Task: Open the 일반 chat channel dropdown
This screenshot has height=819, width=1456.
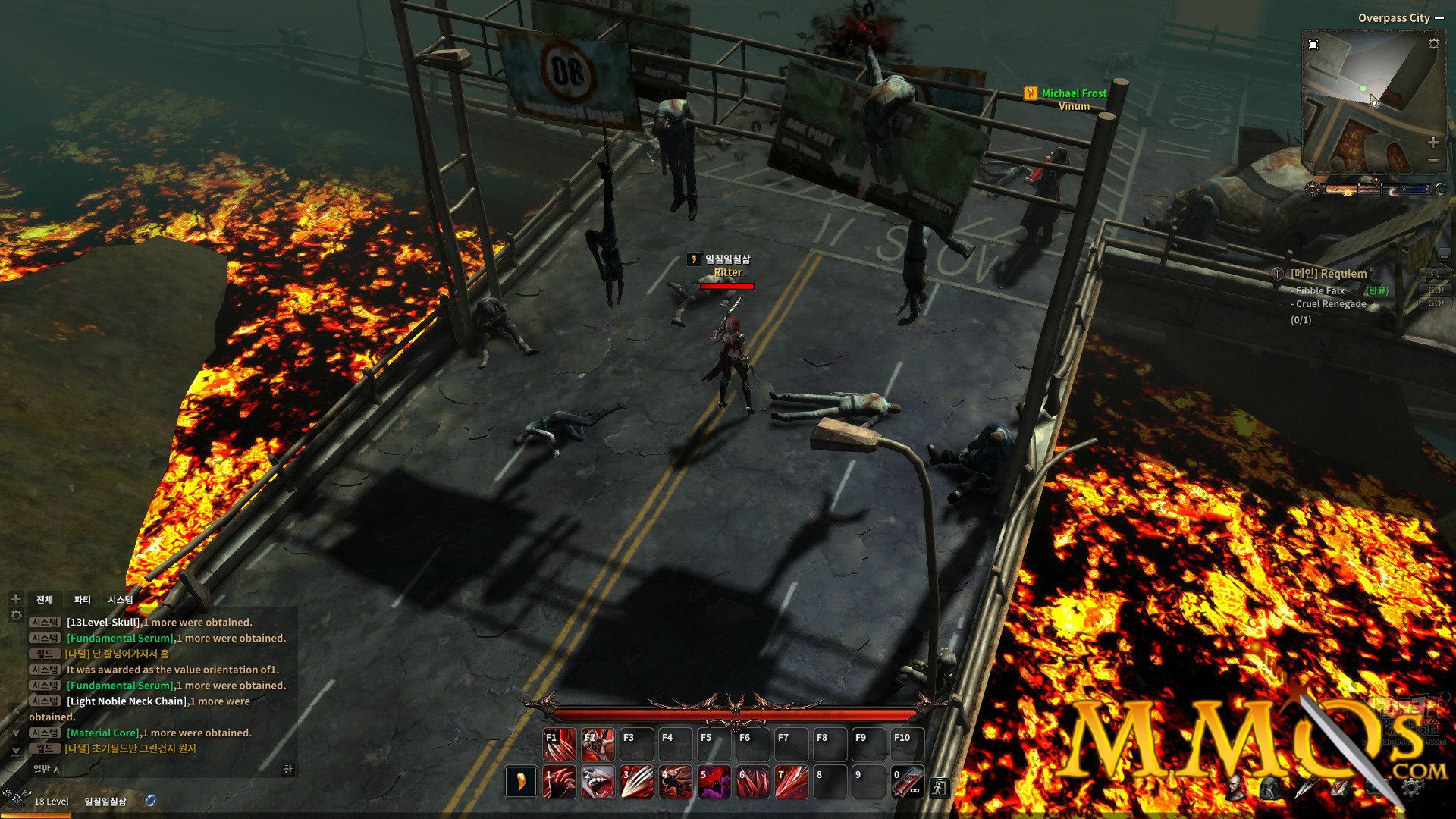Action: pos(44,768)
